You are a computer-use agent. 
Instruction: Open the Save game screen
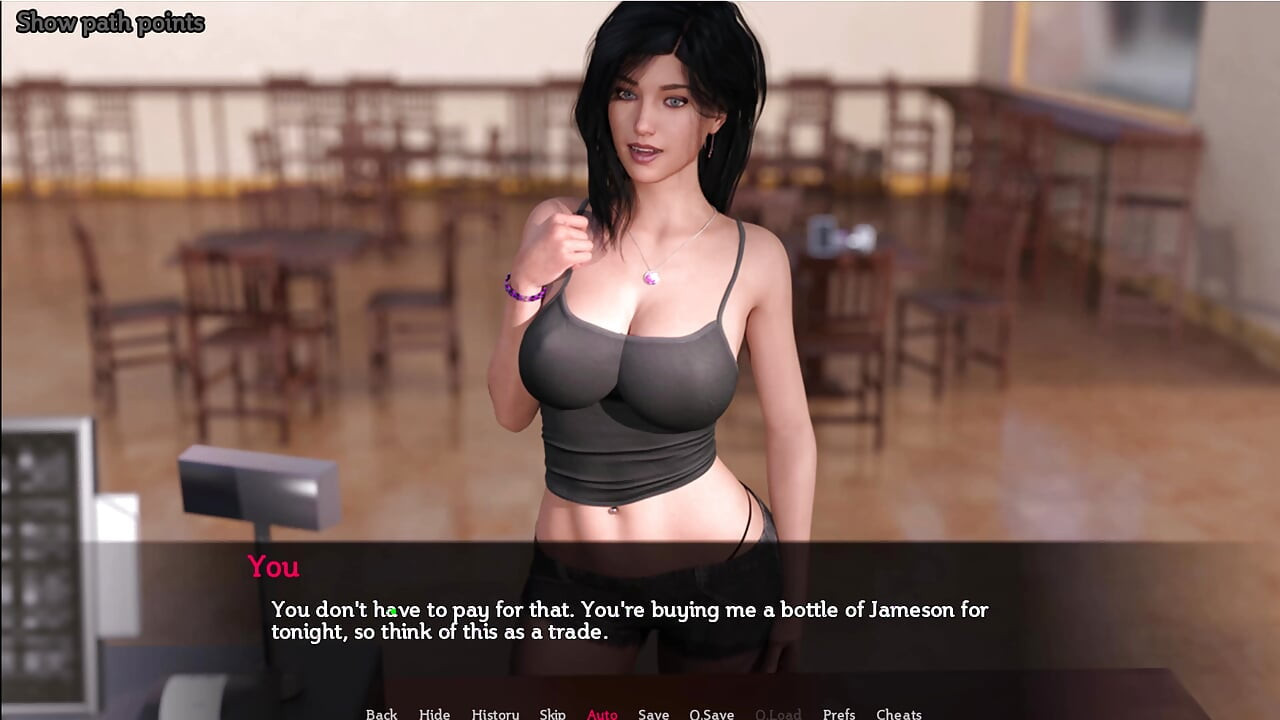coord(653,713)
